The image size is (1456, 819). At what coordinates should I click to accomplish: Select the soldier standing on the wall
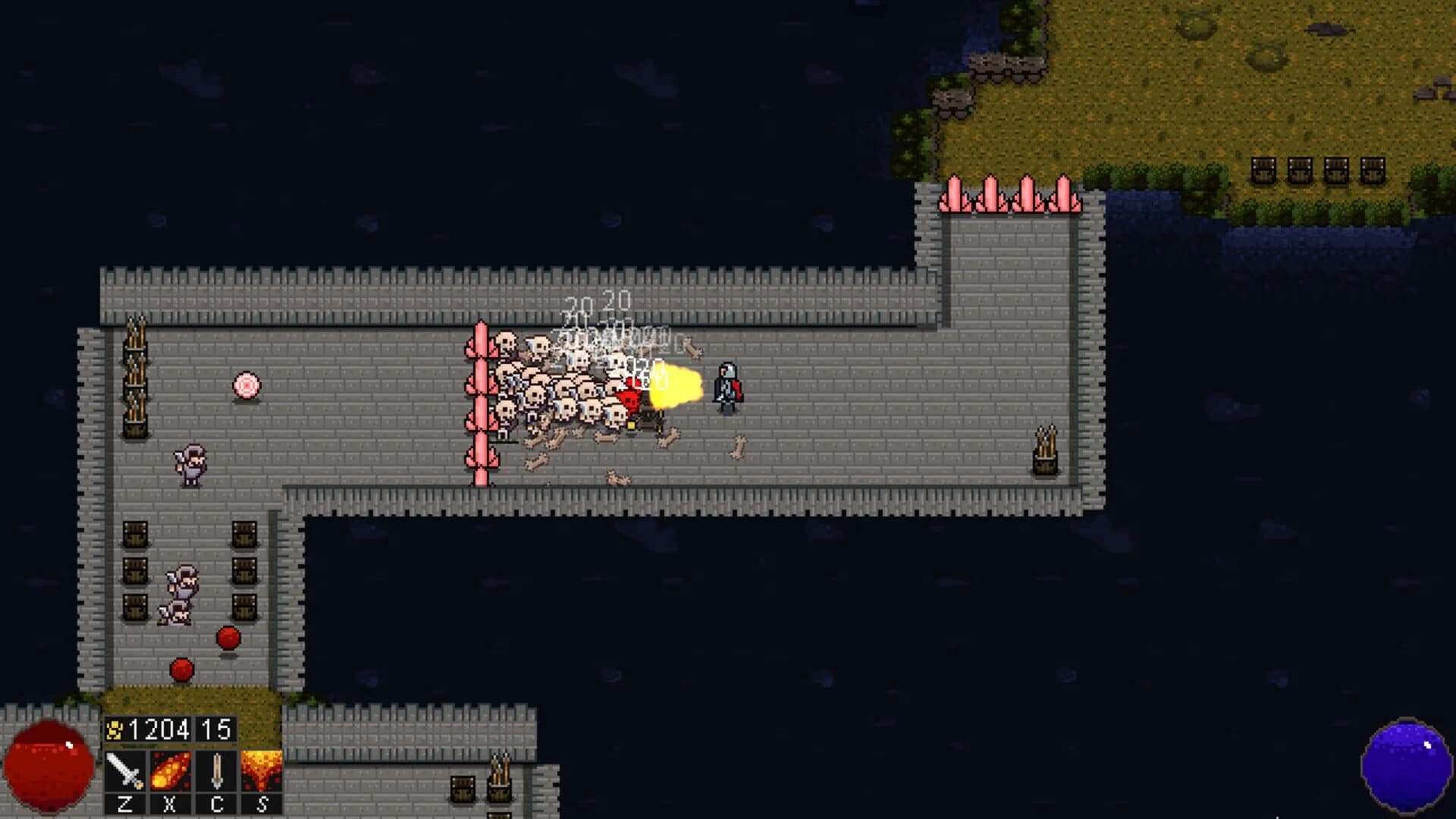[191, 463]
